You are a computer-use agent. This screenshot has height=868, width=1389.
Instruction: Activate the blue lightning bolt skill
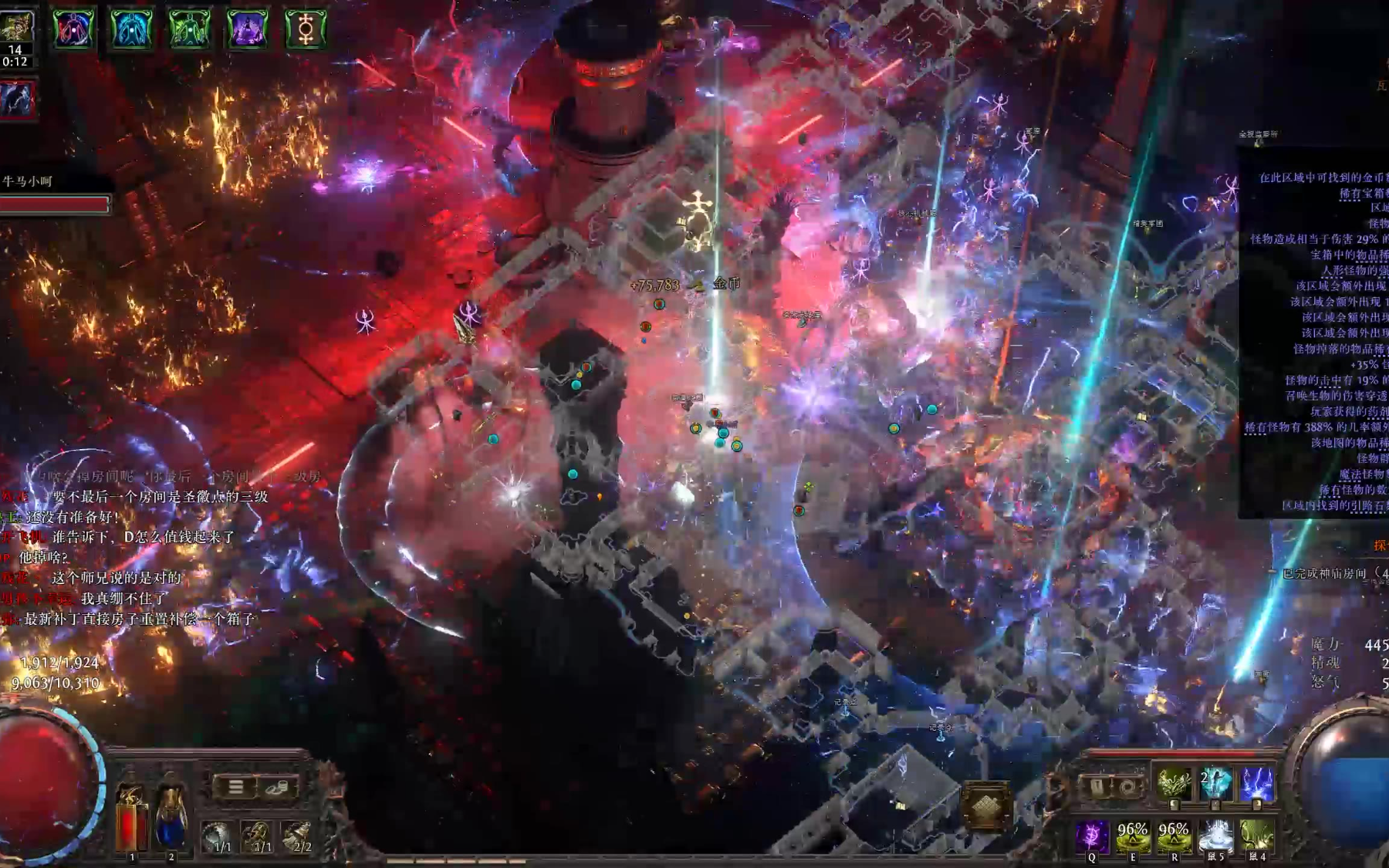1256,785
